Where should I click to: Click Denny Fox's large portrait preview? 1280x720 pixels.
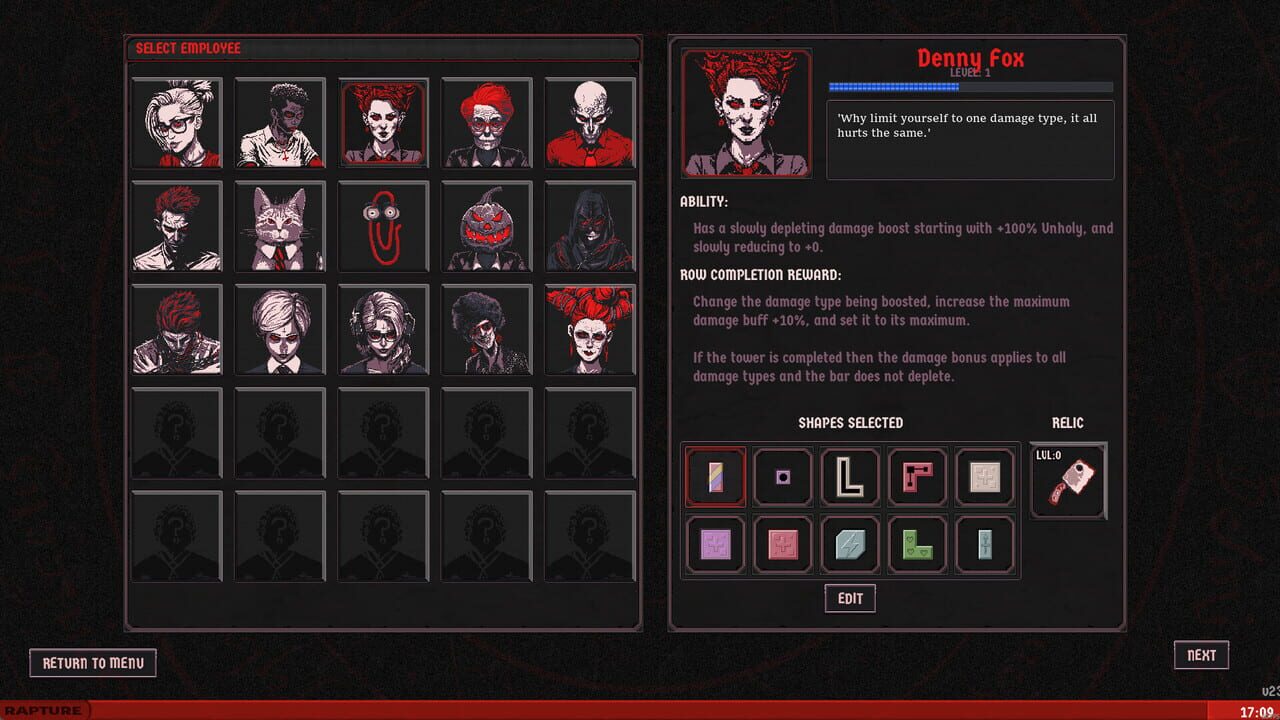[x=746, y=112]
